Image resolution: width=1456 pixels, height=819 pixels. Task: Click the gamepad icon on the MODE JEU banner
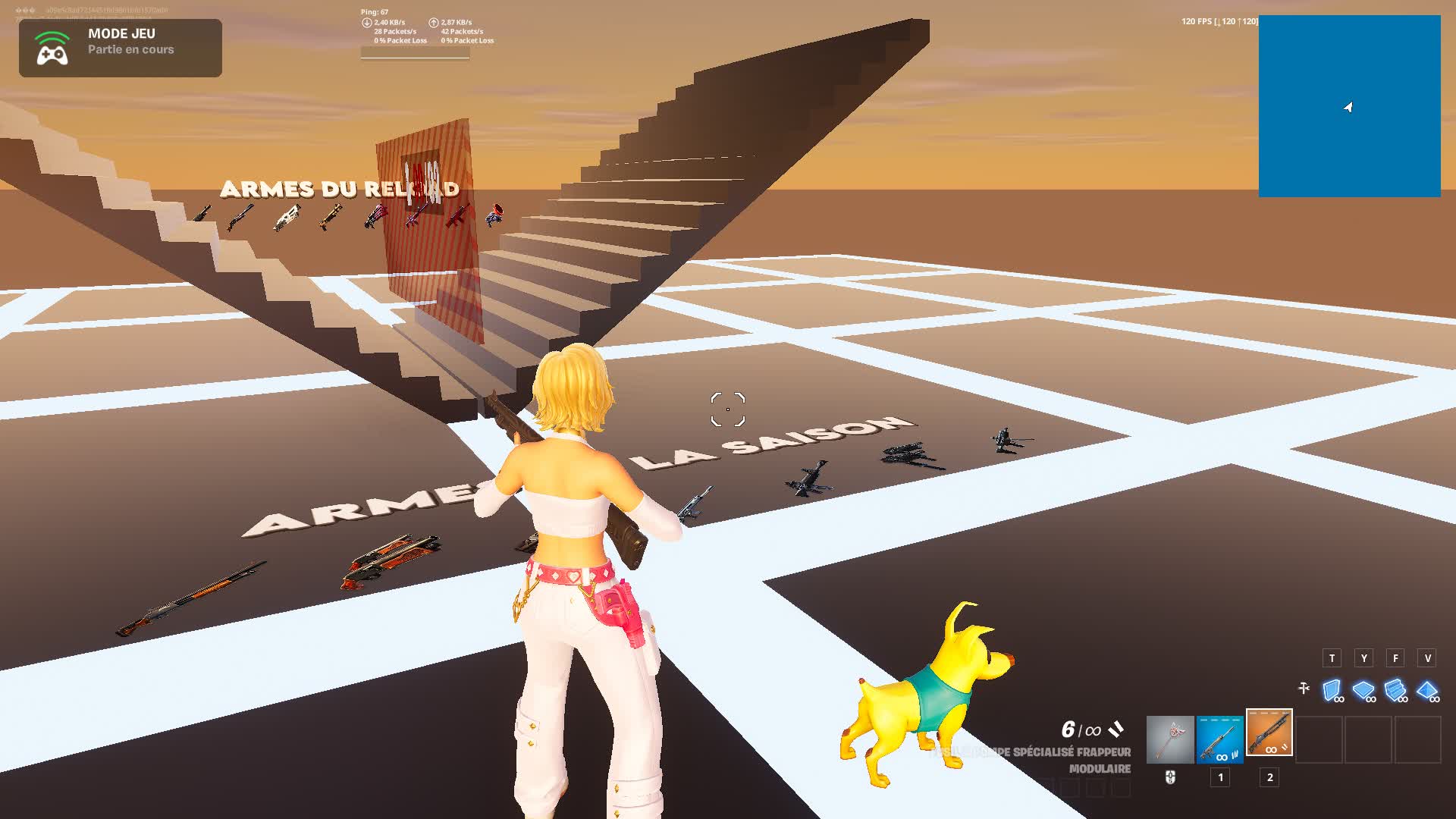pos(52,47)
